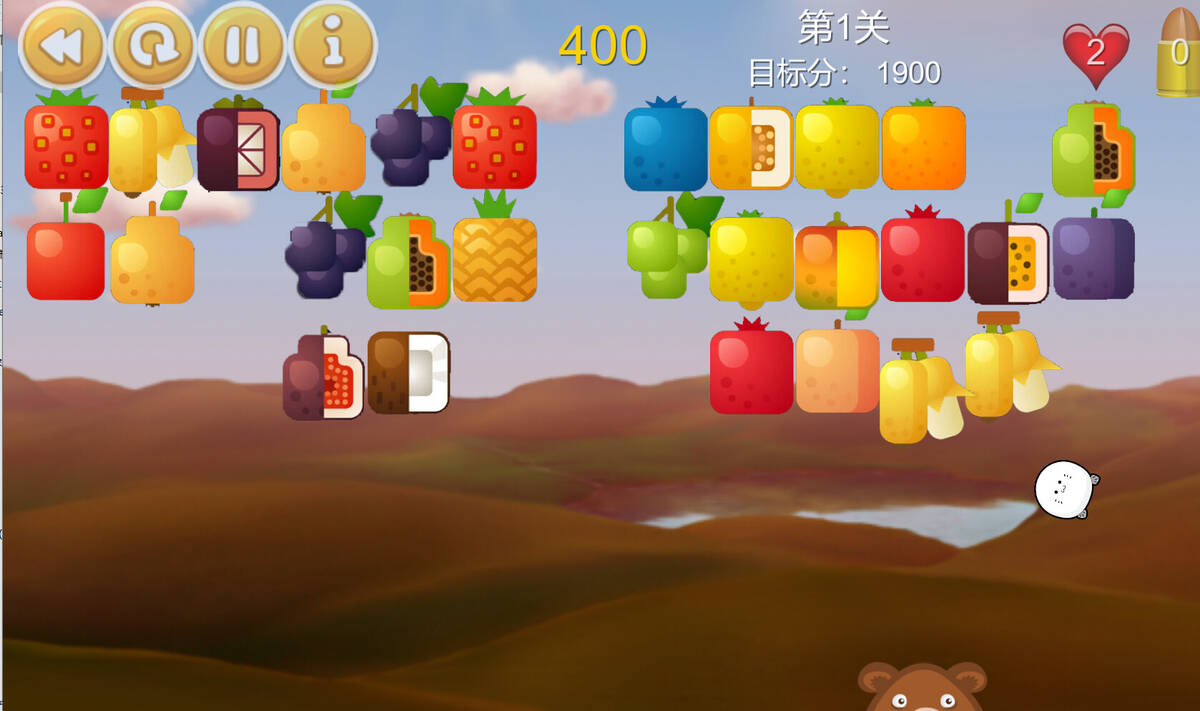Select the sliced fig tile
Screen dimensions: 1200x711
[x=322, y=376]
